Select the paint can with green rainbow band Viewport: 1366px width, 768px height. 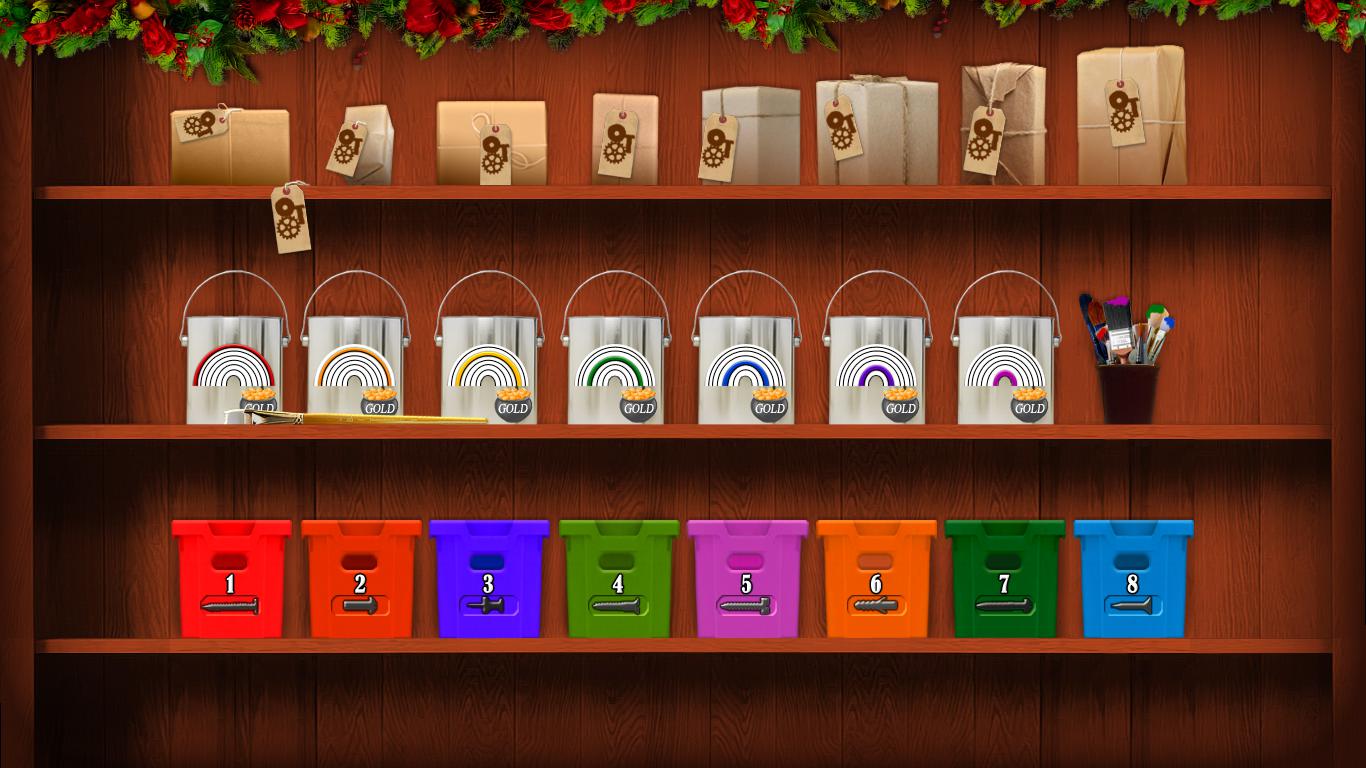[x=616, y=365]
